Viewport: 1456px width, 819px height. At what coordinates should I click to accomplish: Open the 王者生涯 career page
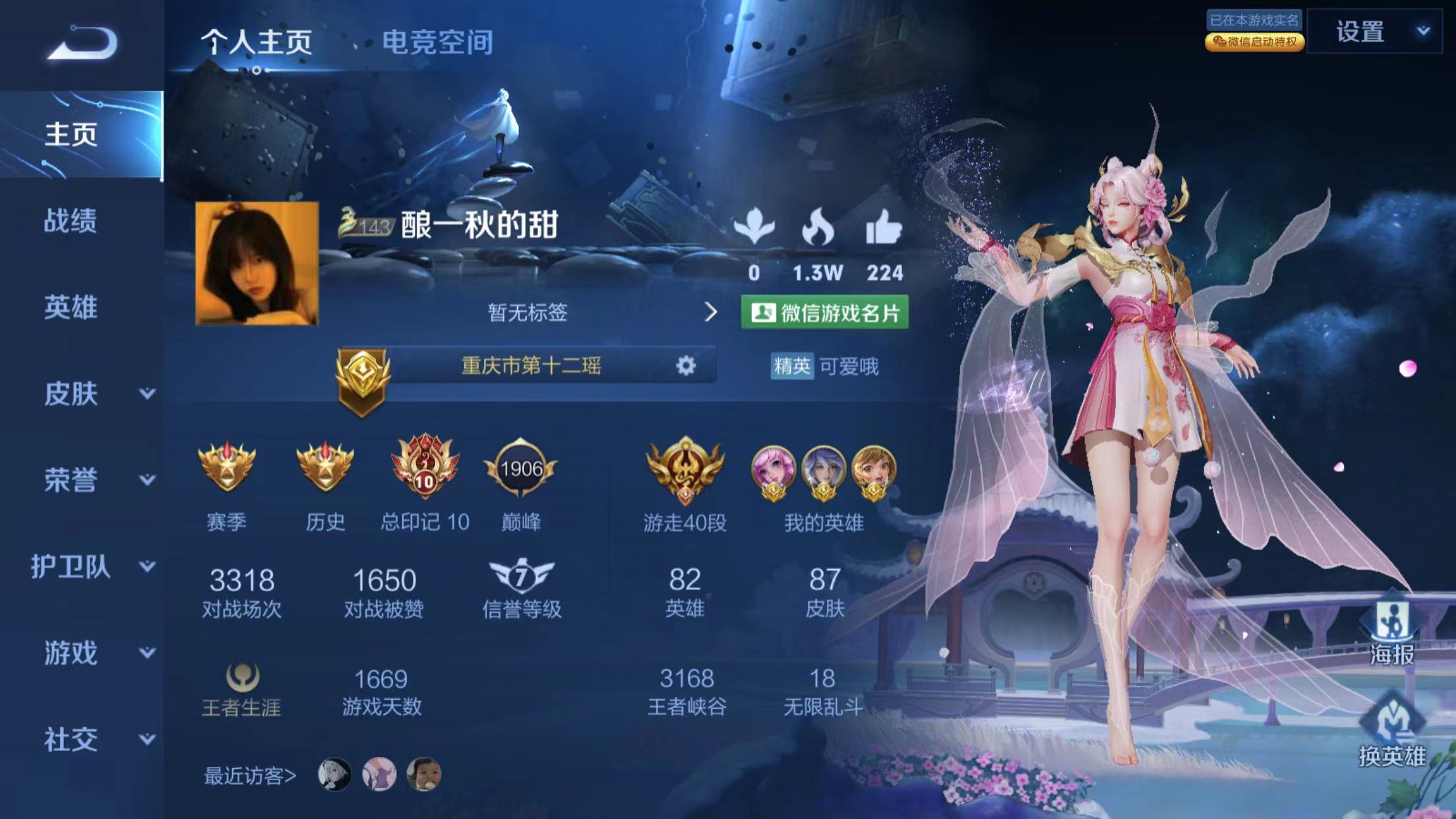pos(241,689)
